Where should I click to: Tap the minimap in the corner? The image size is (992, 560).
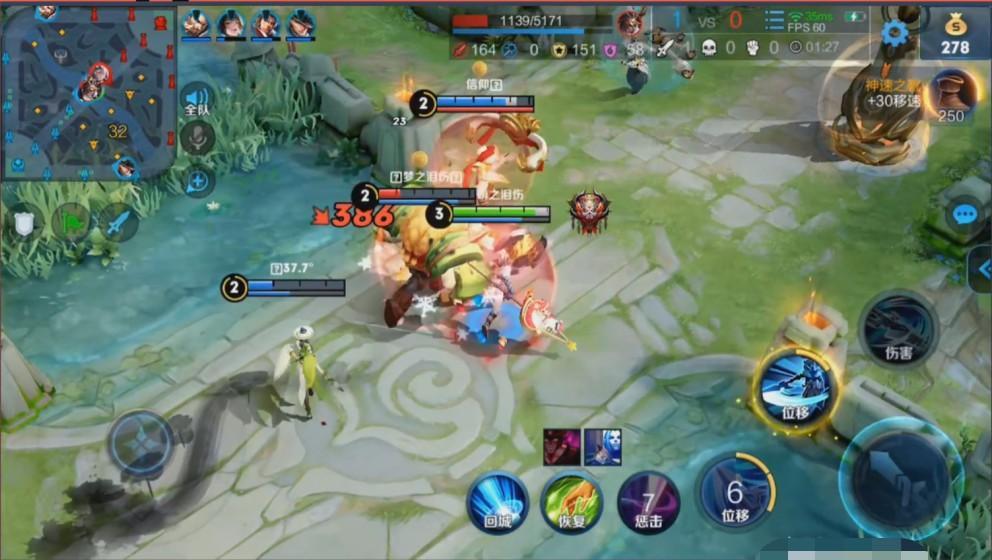point(88,92)
